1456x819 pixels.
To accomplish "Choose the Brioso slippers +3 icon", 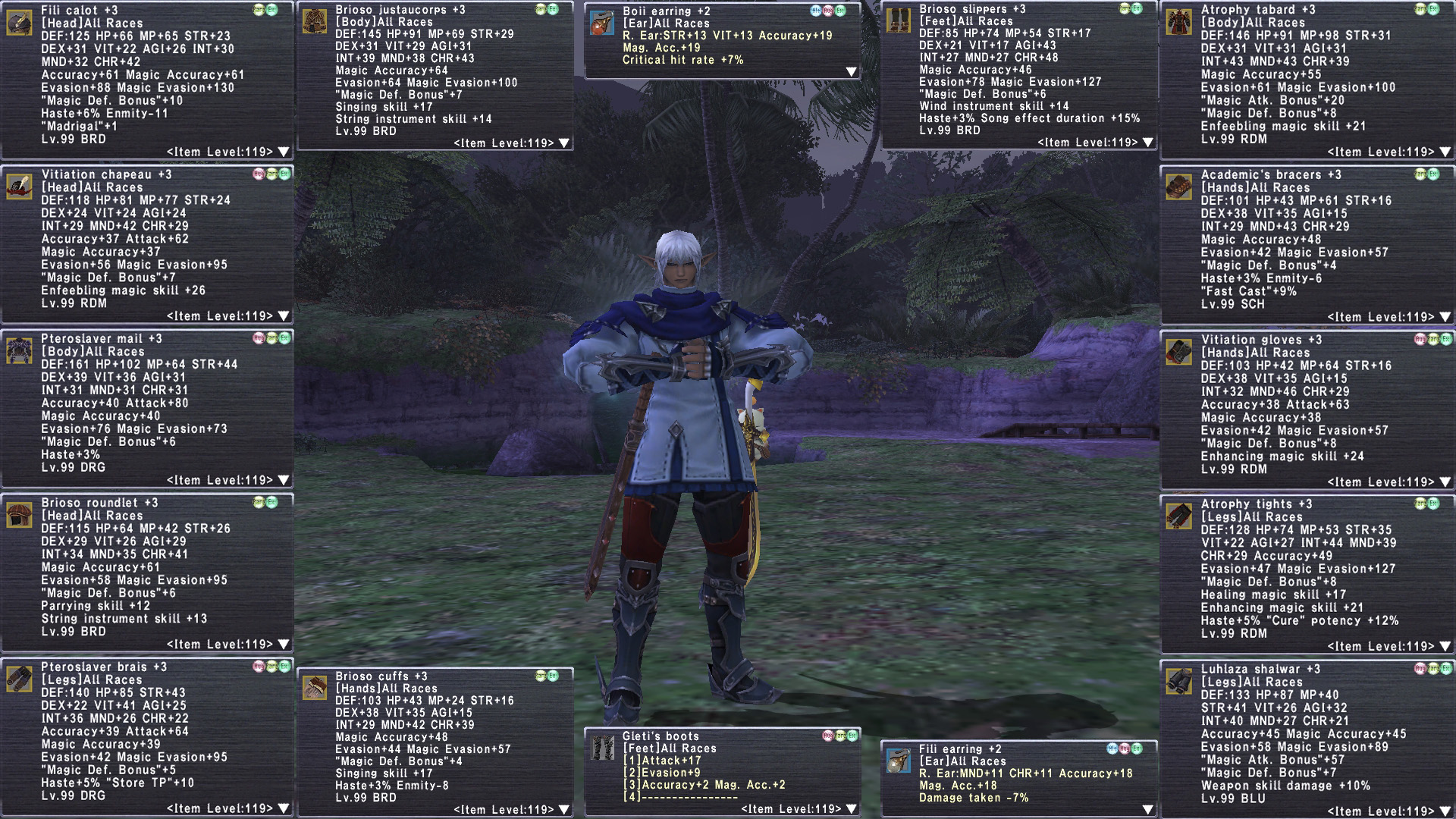I will [898, 21].
